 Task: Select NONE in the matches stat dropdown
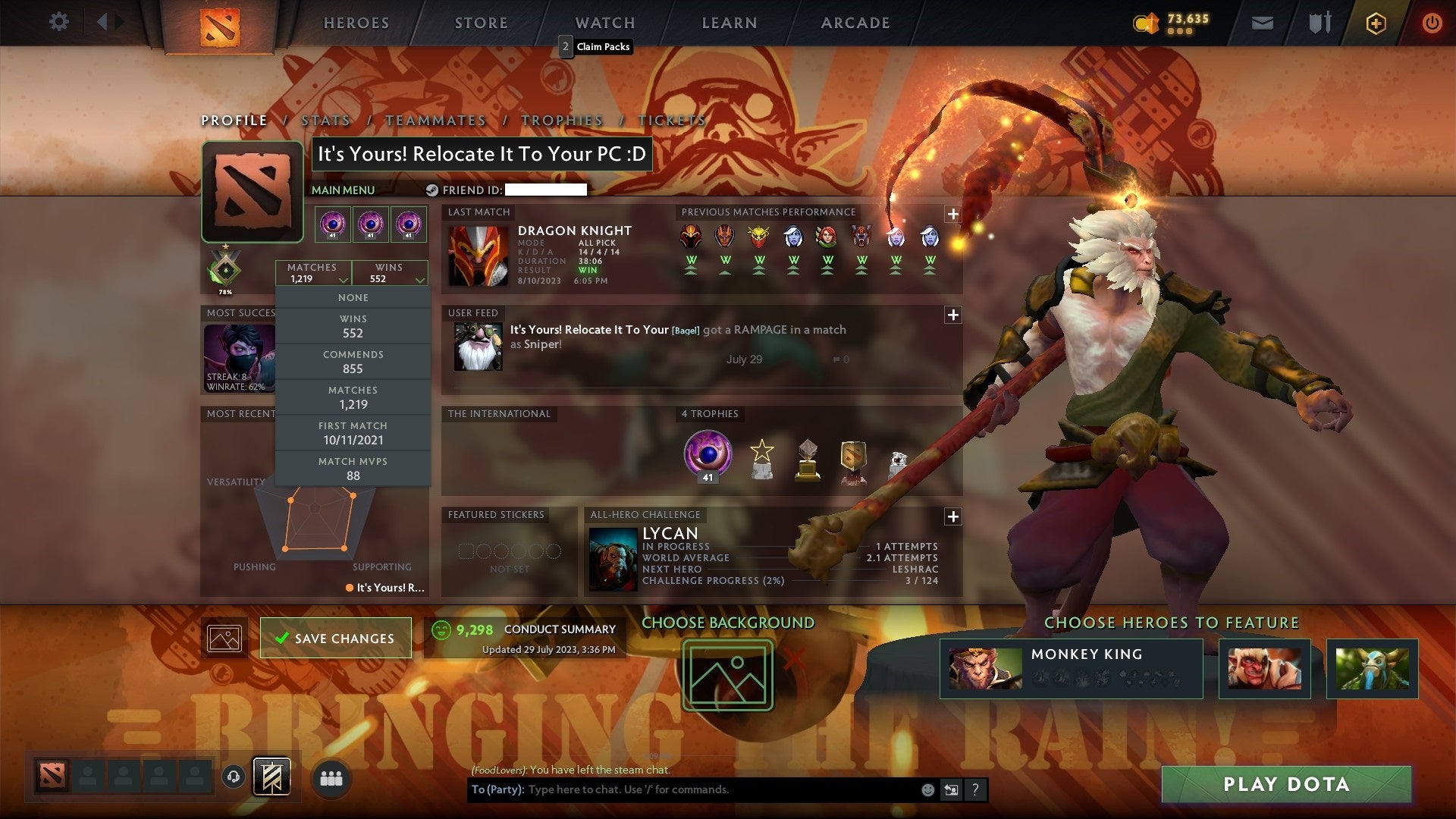click(x=353, y=297)
